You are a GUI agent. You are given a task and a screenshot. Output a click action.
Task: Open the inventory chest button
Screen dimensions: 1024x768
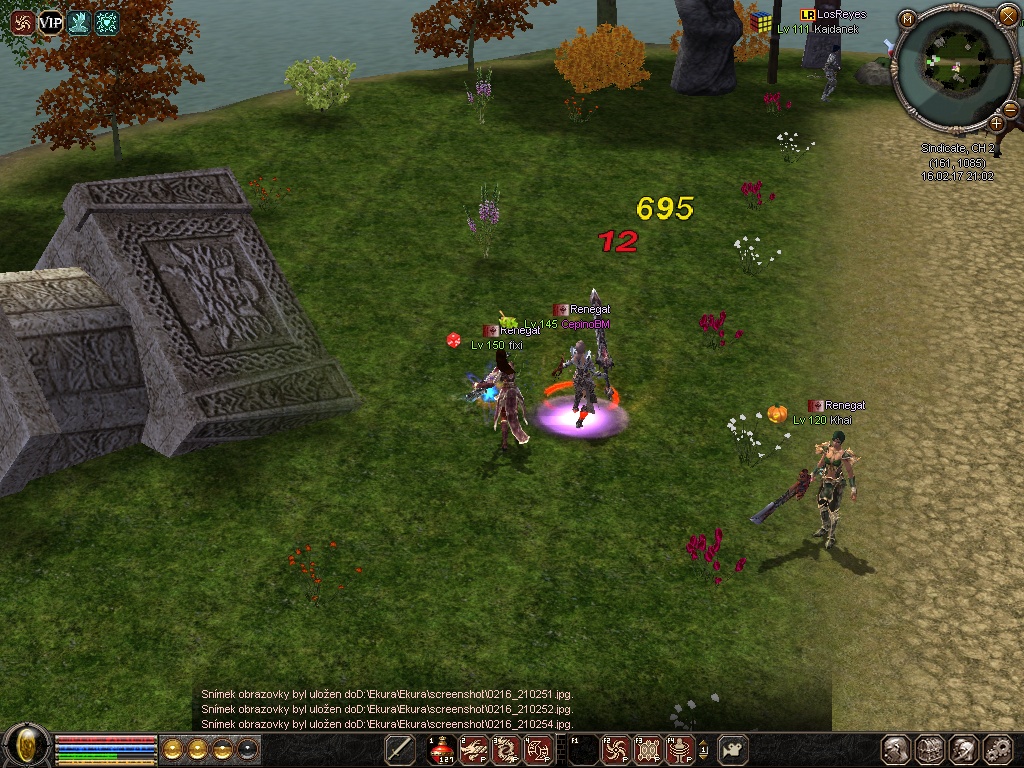click(930, 749)
